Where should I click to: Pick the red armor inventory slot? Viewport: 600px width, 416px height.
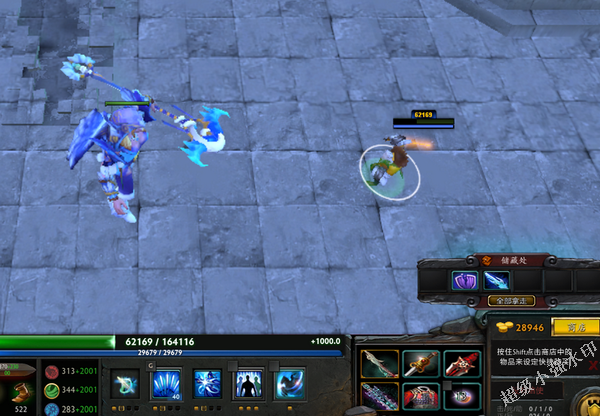pyautogui.click(x=420, y=397)
